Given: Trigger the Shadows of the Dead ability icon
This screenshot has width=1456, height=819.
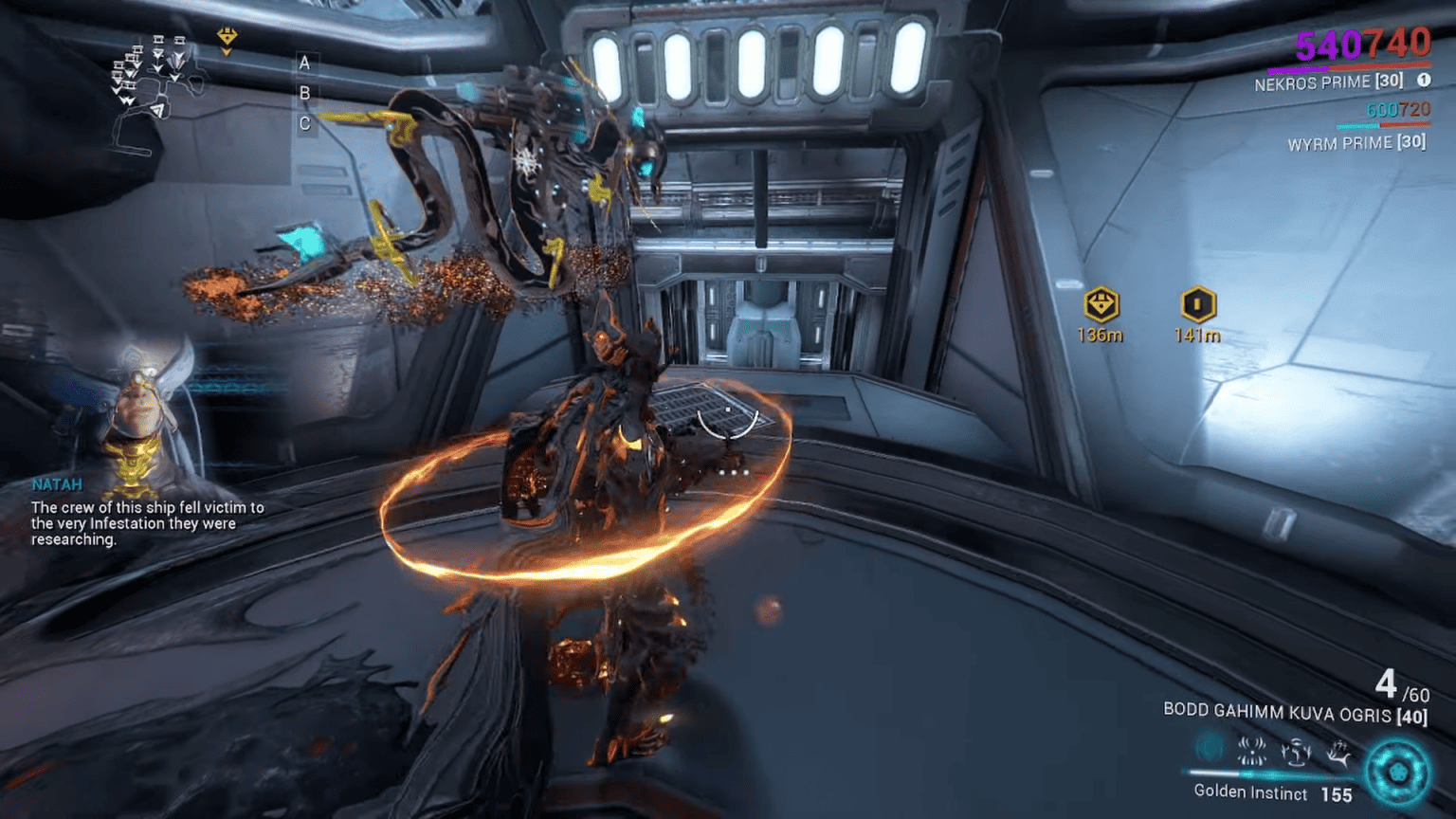Looking at the screenshot, I should coord(1337,751).
